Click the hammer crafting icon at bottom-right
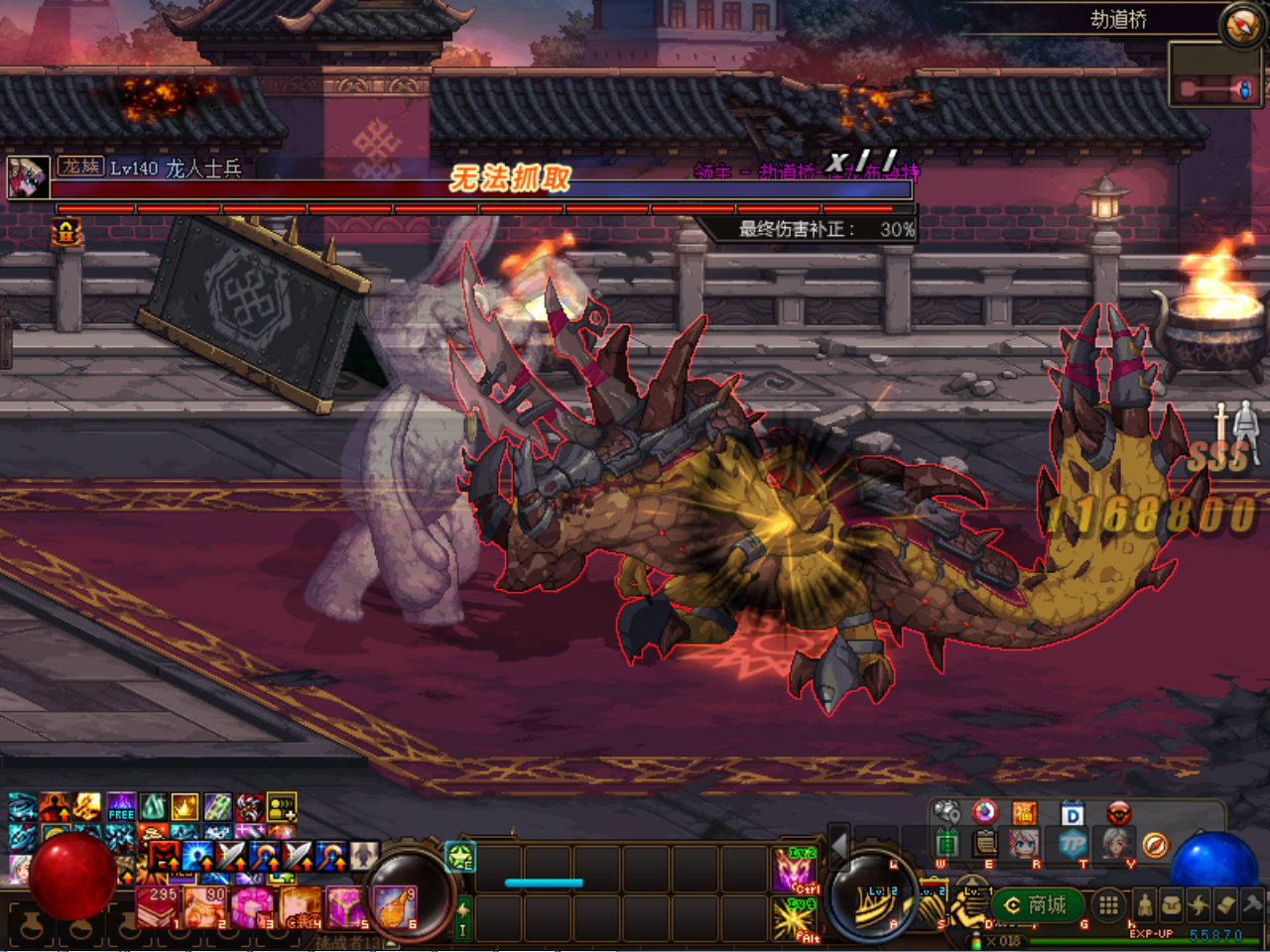Screen dimensions: 1270x952 point(1251,903)
